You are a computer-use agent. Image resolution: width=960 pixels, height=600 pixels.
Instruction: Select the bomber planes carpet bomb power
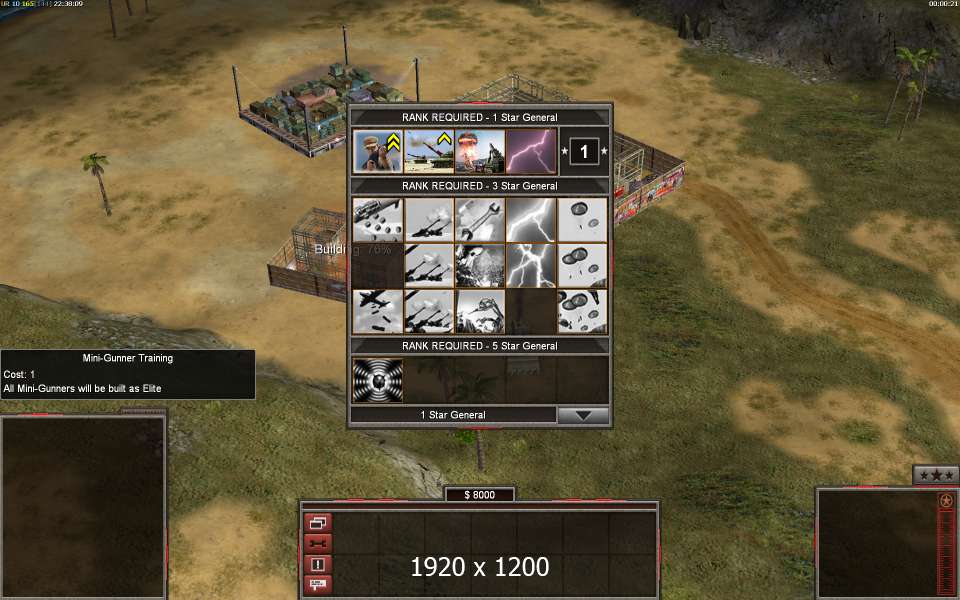[x=378, y=311]
